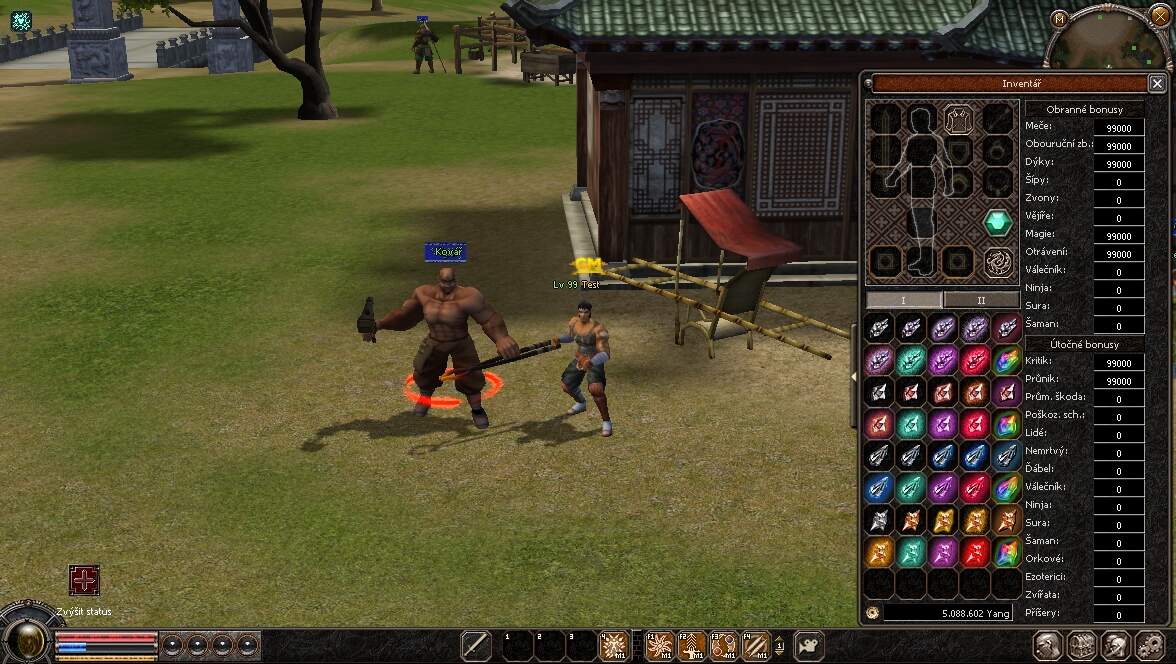Use the skill in hotbar slot 4
Viewport: 1176px width, 664px height.
click(612, 646)
